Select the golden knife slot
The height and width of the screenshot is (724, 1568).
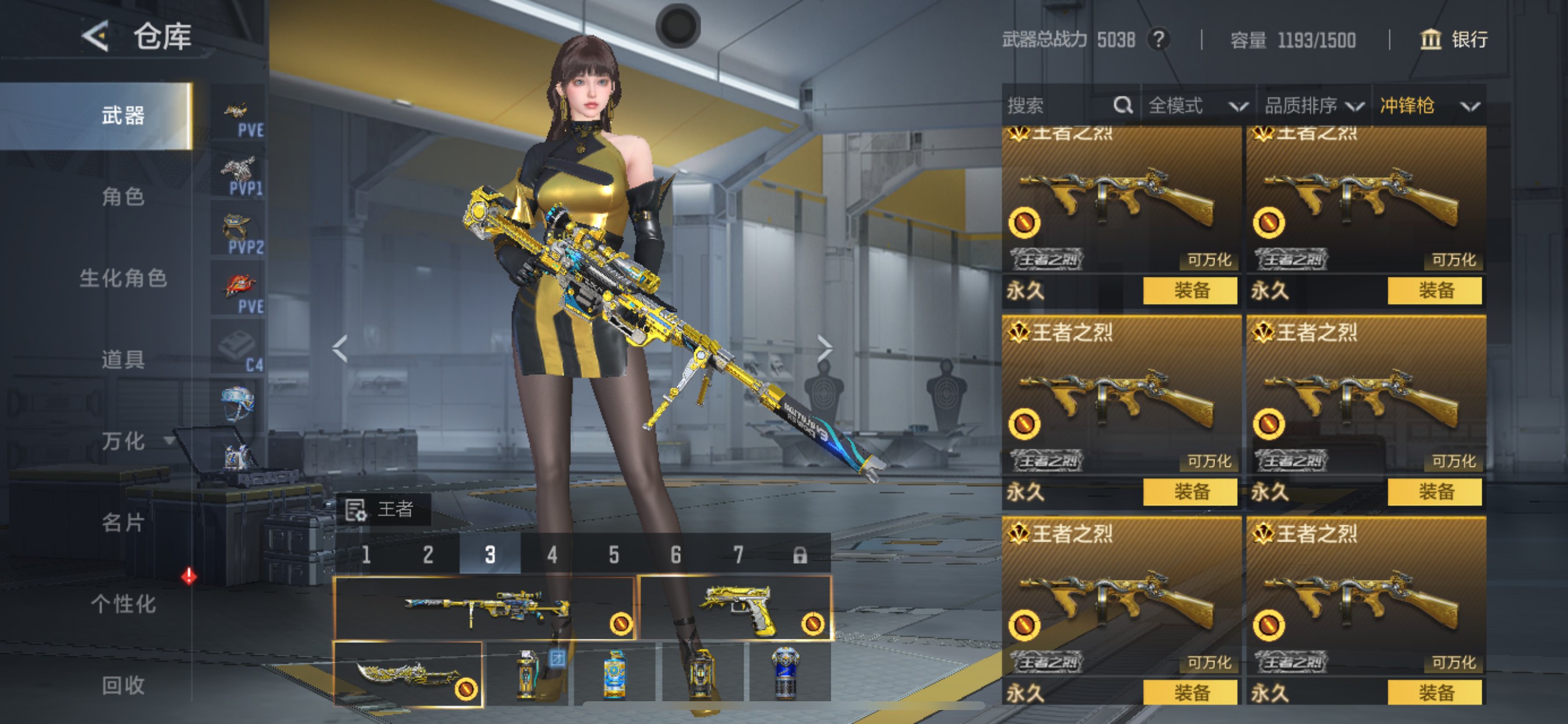tap(408, 674)
